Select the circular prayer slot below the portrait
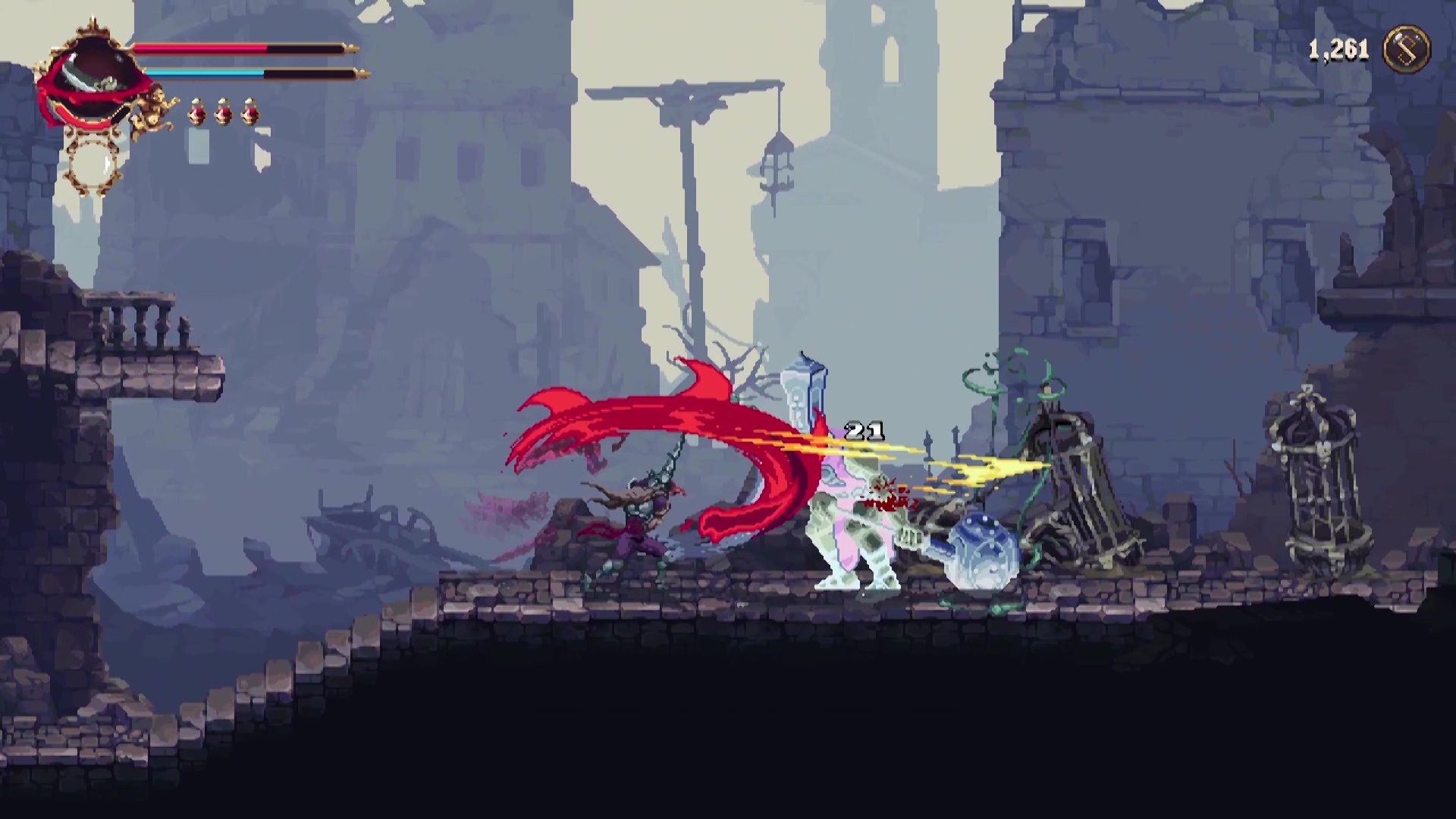Screen dimensions: 1456x819 [93, 163]
